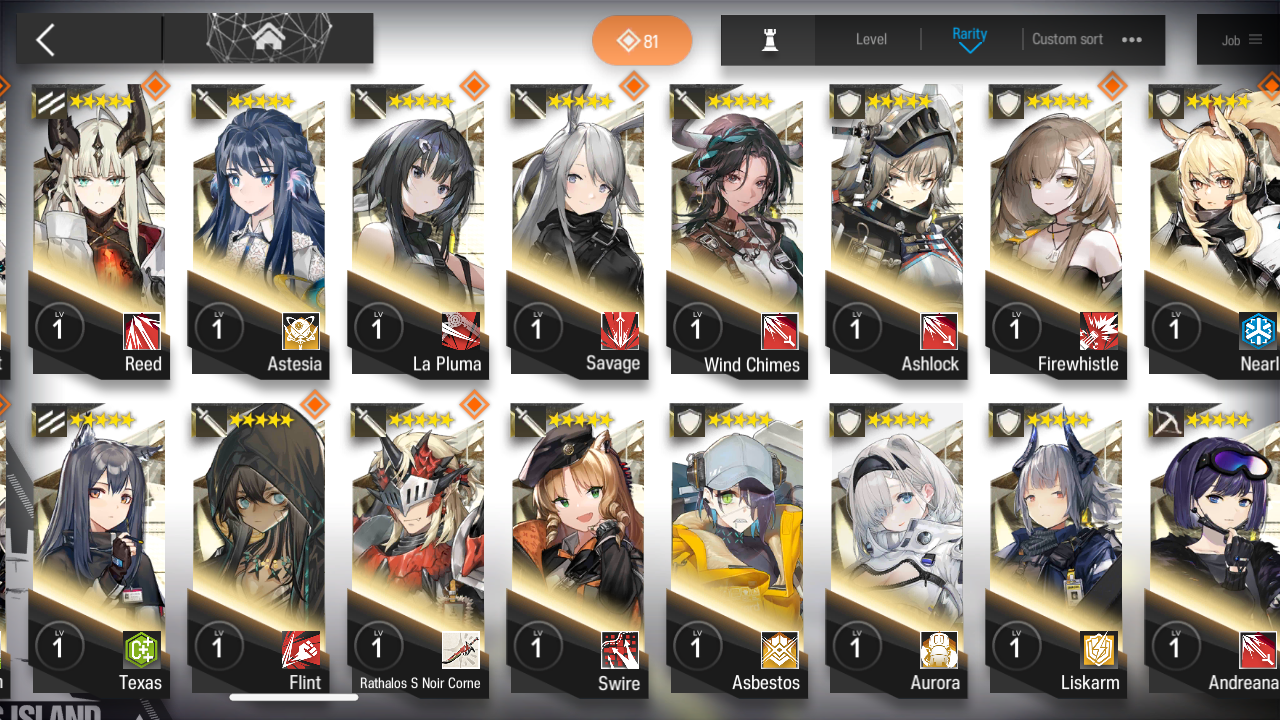Click the green C+ badge on Texas's card
The height and width of the screenshot is (720, 1280).
[140, 649]
